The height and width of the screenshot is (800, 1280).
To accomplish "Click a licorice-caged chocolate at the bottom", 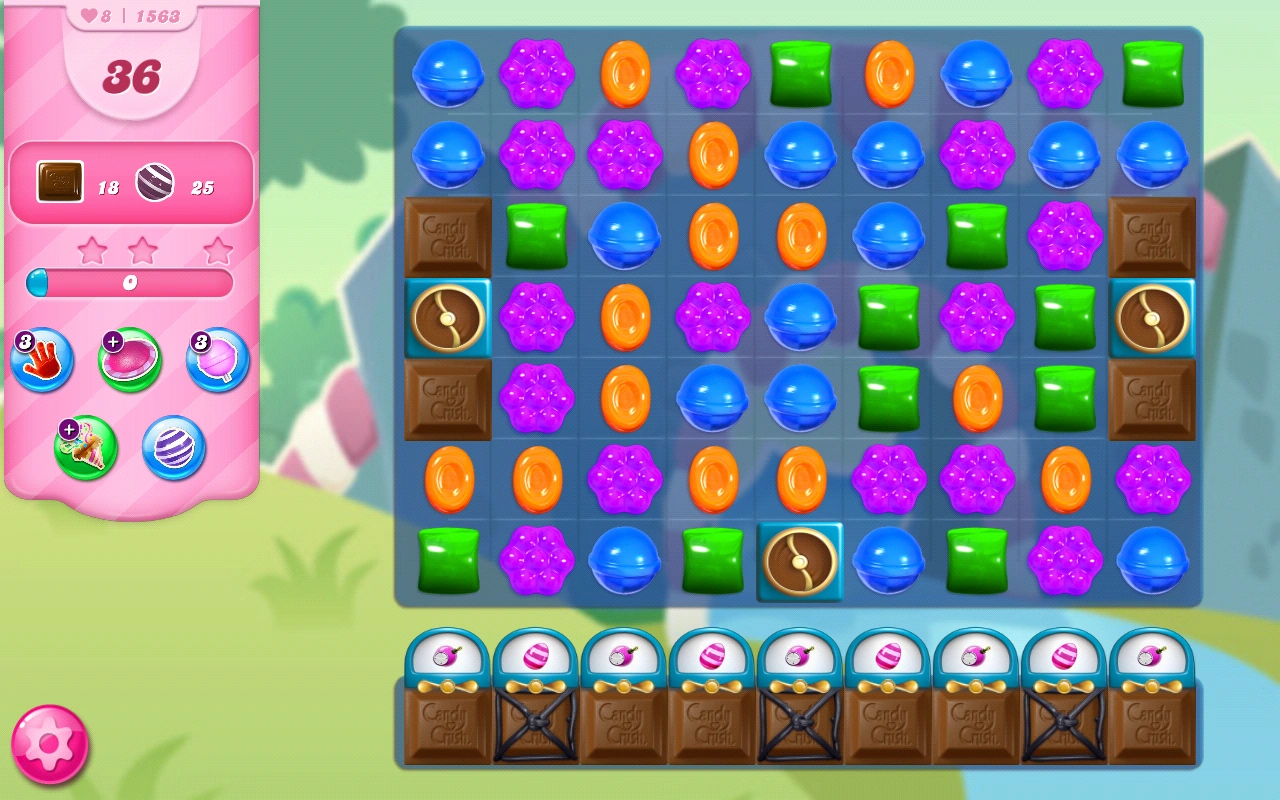I will pyautogui.click(x=535, y=728).
